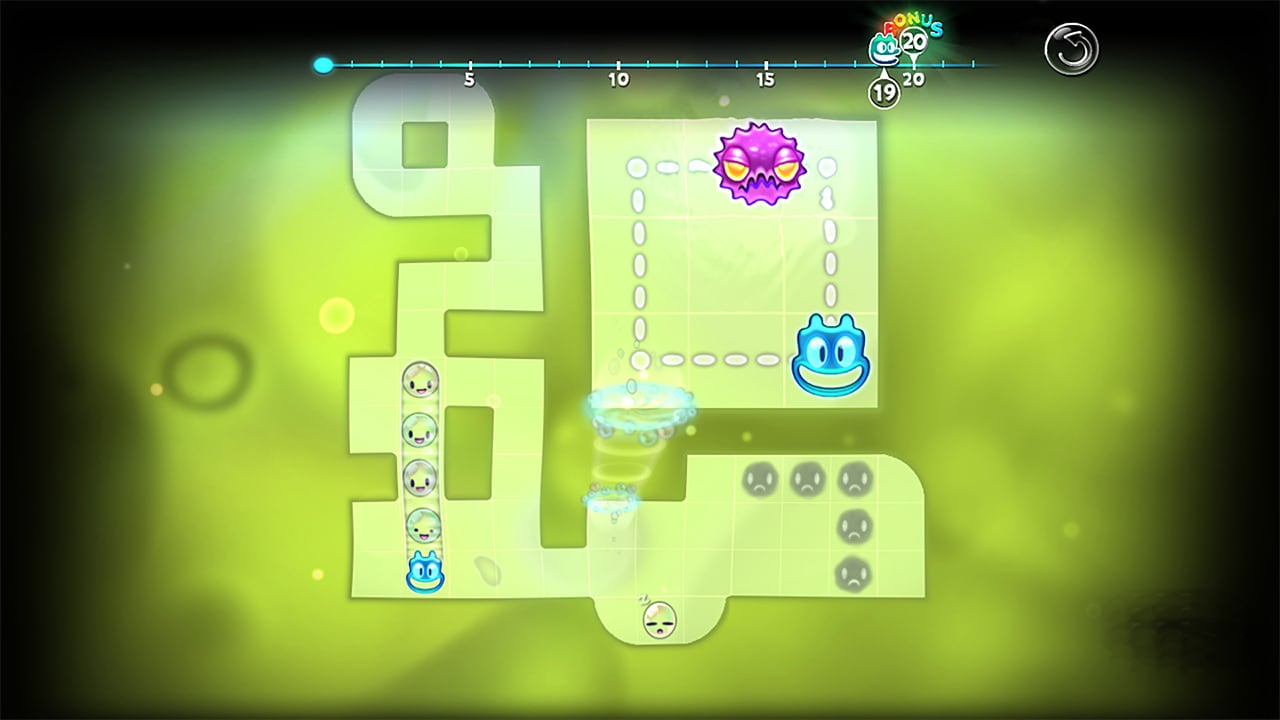Click the large swirling whirlpool portal
The image size is (1280, 720).
(640, 410)
